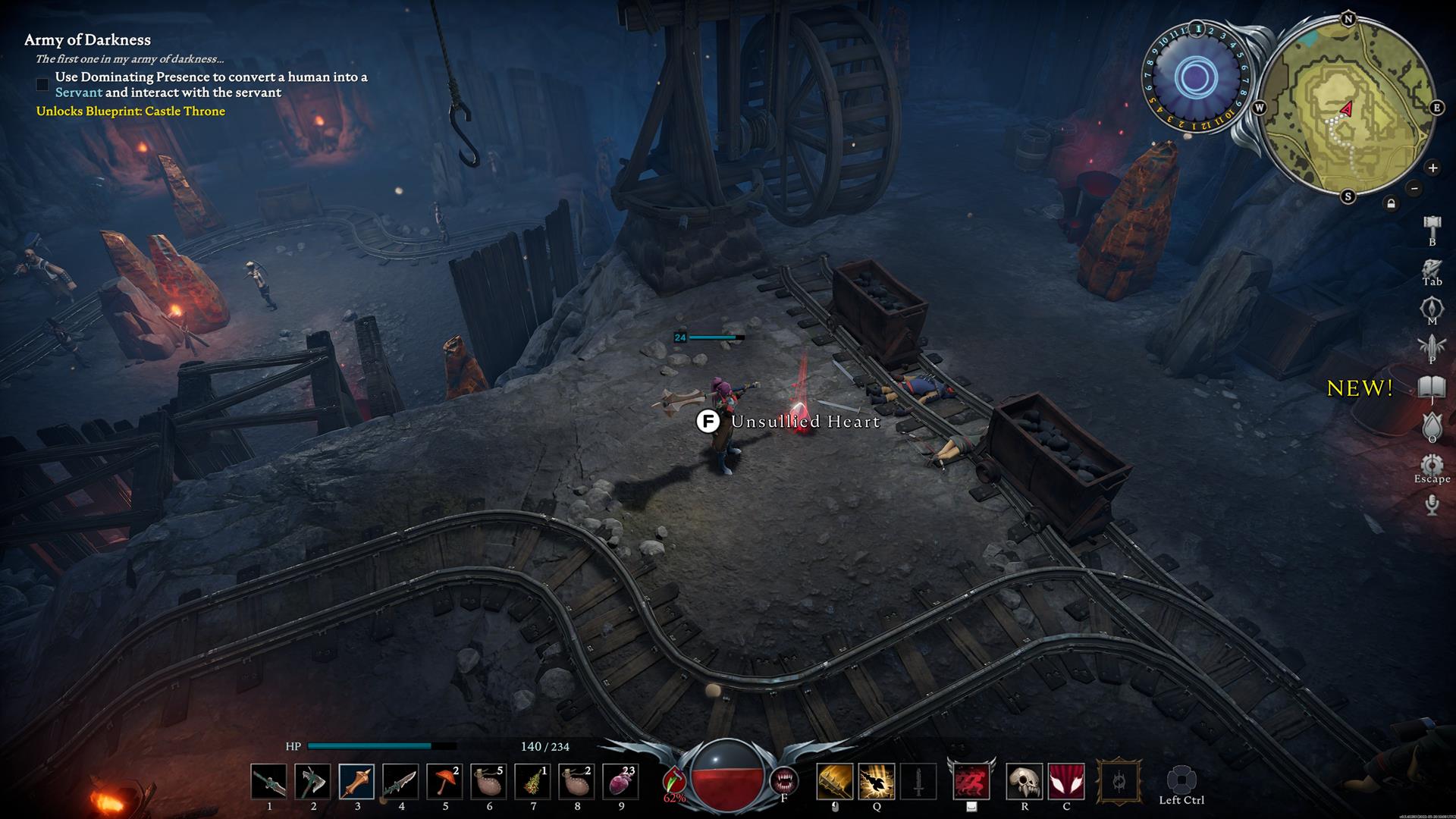
Task: Toggle the microphone voice chat icon
Action: (x=1432, y=504)
